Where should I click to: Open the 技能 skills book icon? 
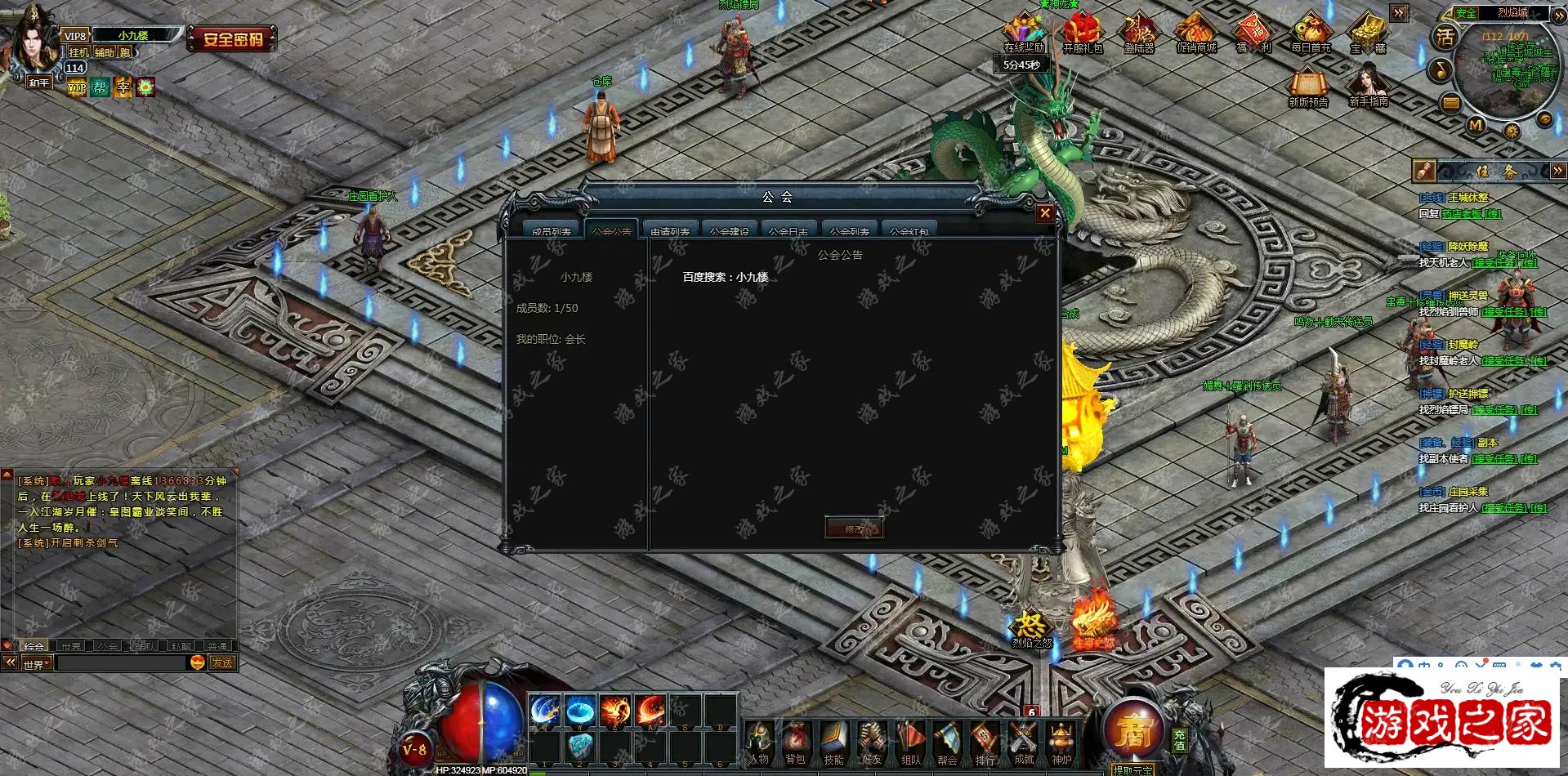pyautogui.click(x=833, y=742)
